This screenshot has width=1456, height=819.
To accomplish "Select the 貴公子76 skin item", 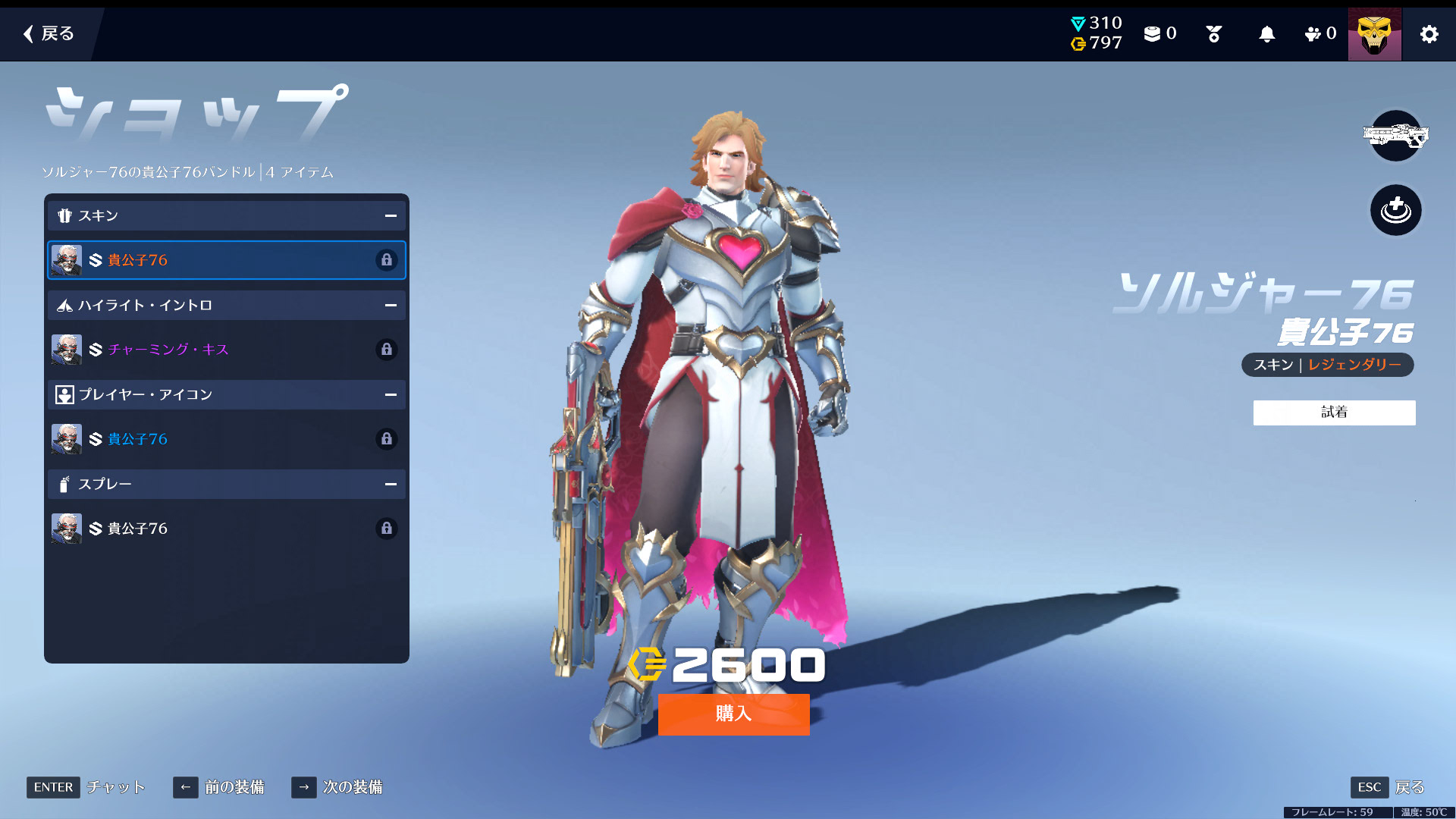I will tap(226, 260).
